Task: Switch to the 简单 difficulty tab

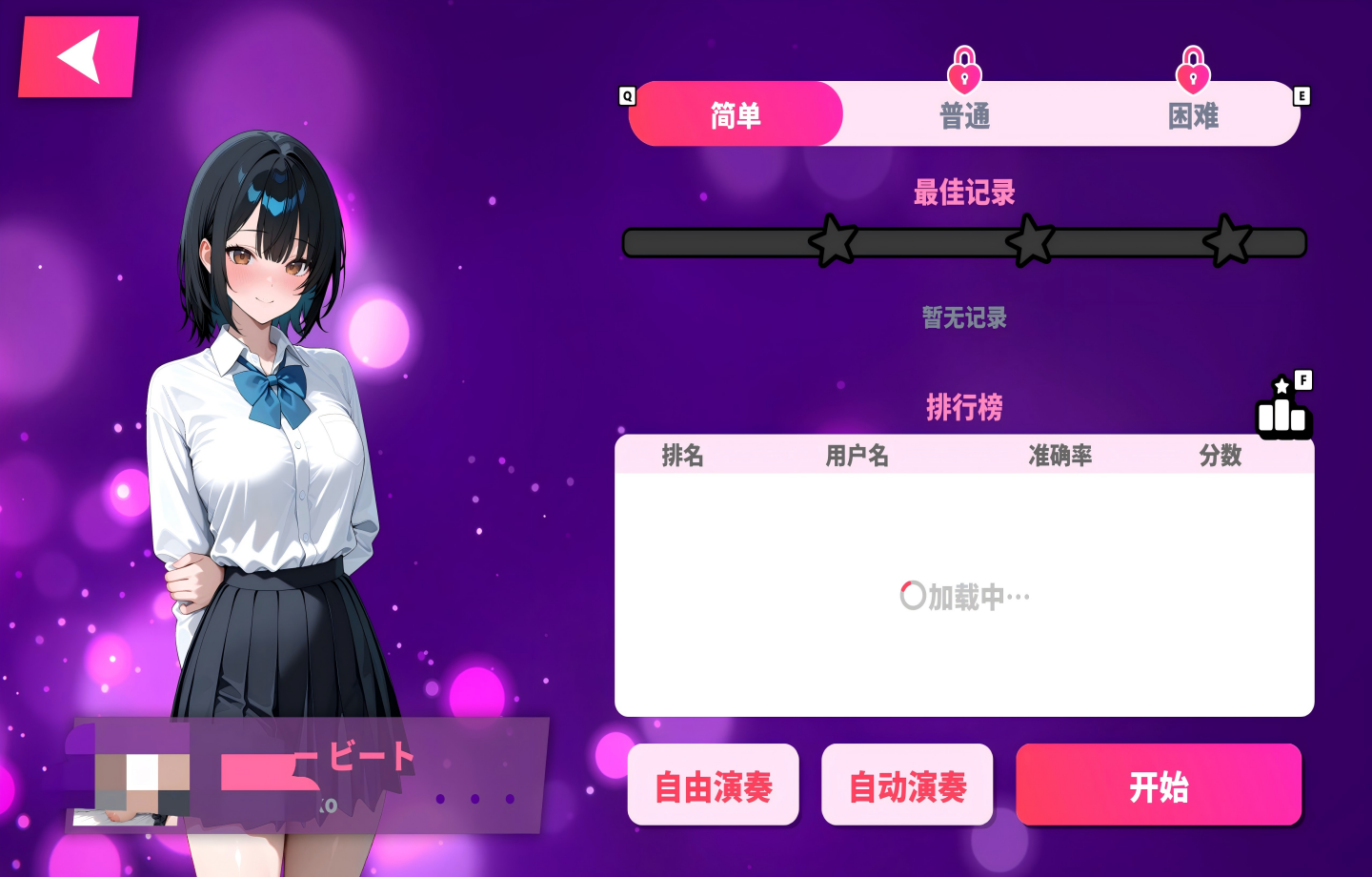Action: pyautogui.click(x=736, y=113)
